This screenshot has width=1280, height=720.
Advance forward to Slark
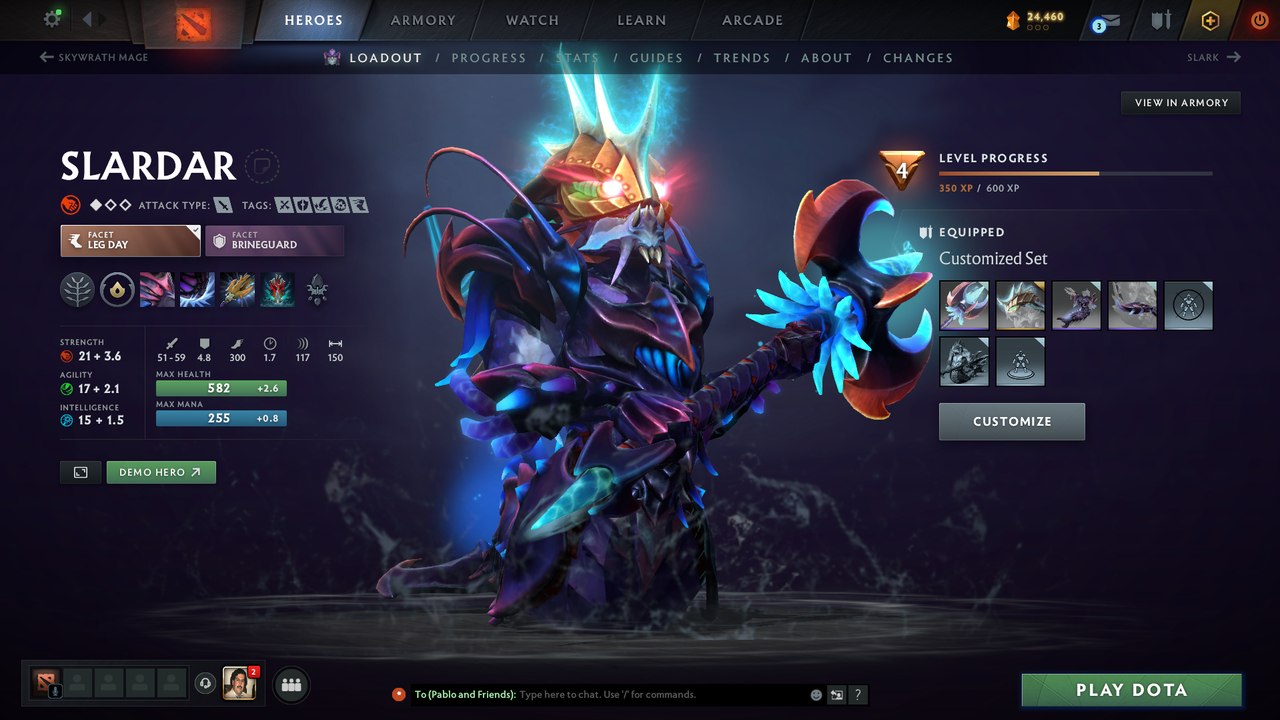pos(1213,57)
